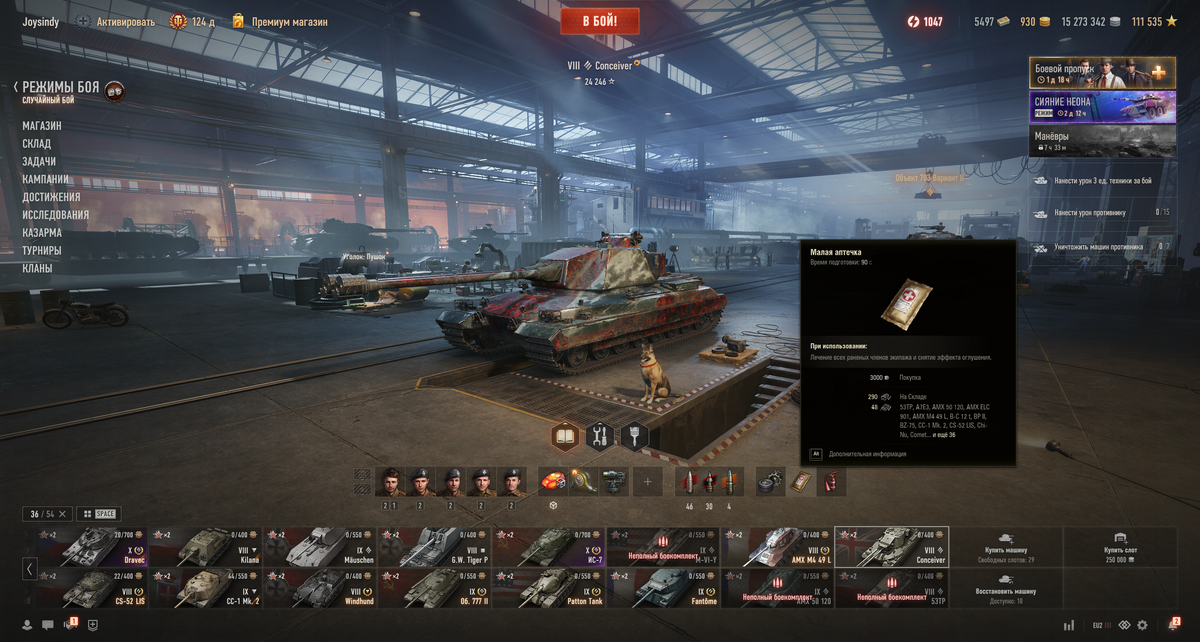Open the crew book hexagon icon
This screenshot has width=1200, height=642.
coord(566,436)
